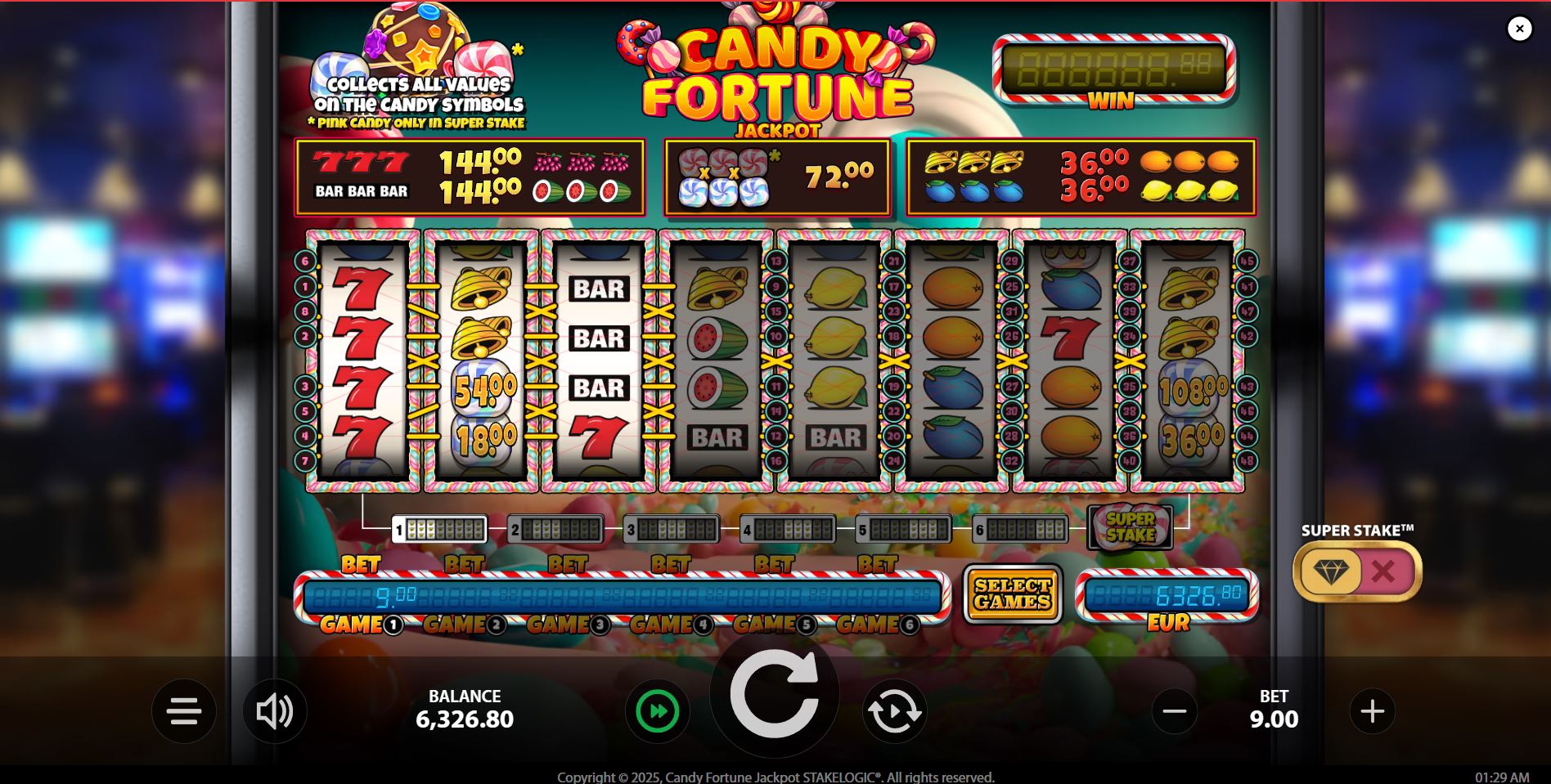Open the game menu via hamburger icon

point(183,710)
